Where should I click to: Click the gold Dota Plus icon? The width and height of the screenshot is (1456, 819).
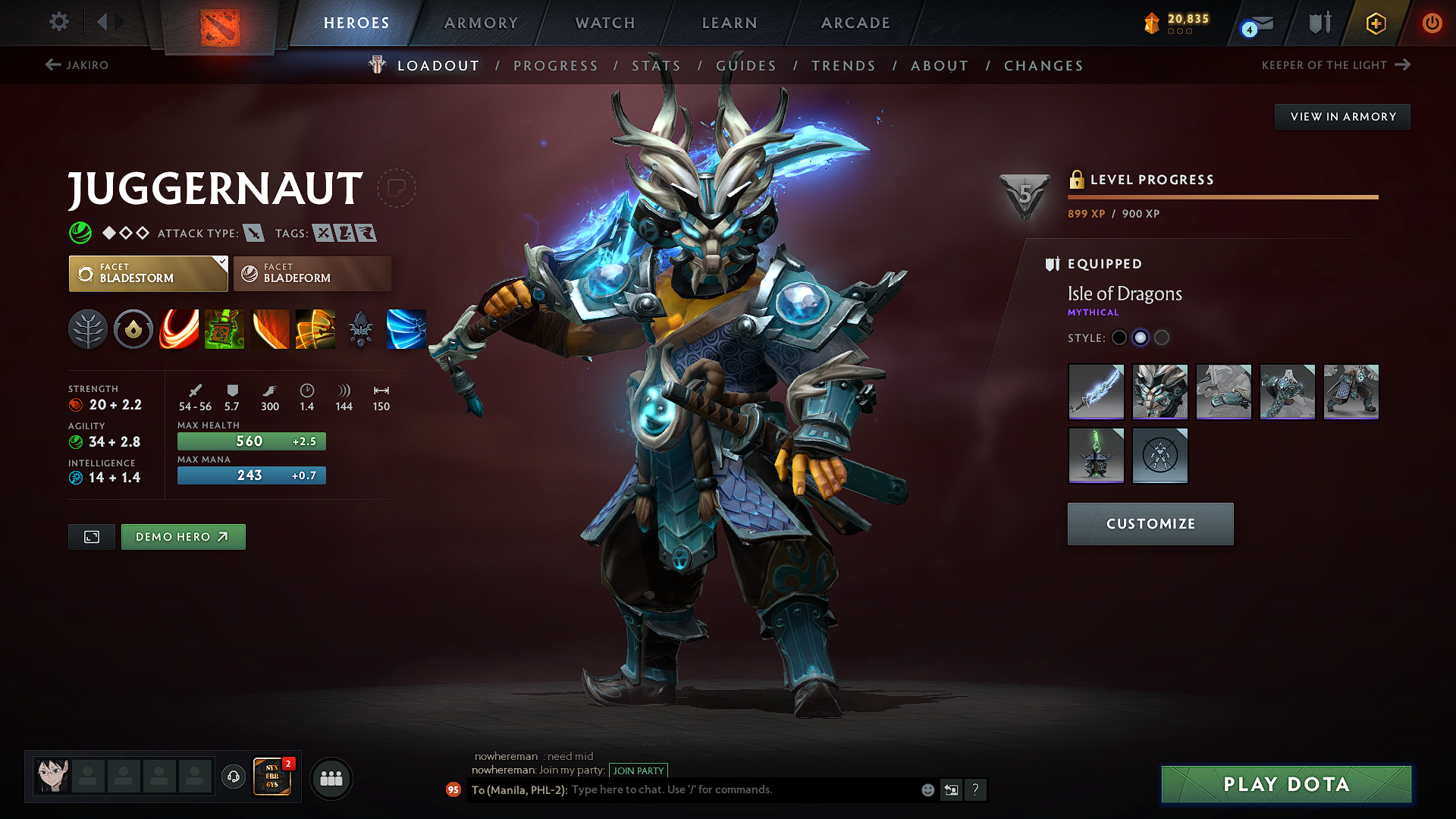pyautogui.click(x=1375, y=23)
